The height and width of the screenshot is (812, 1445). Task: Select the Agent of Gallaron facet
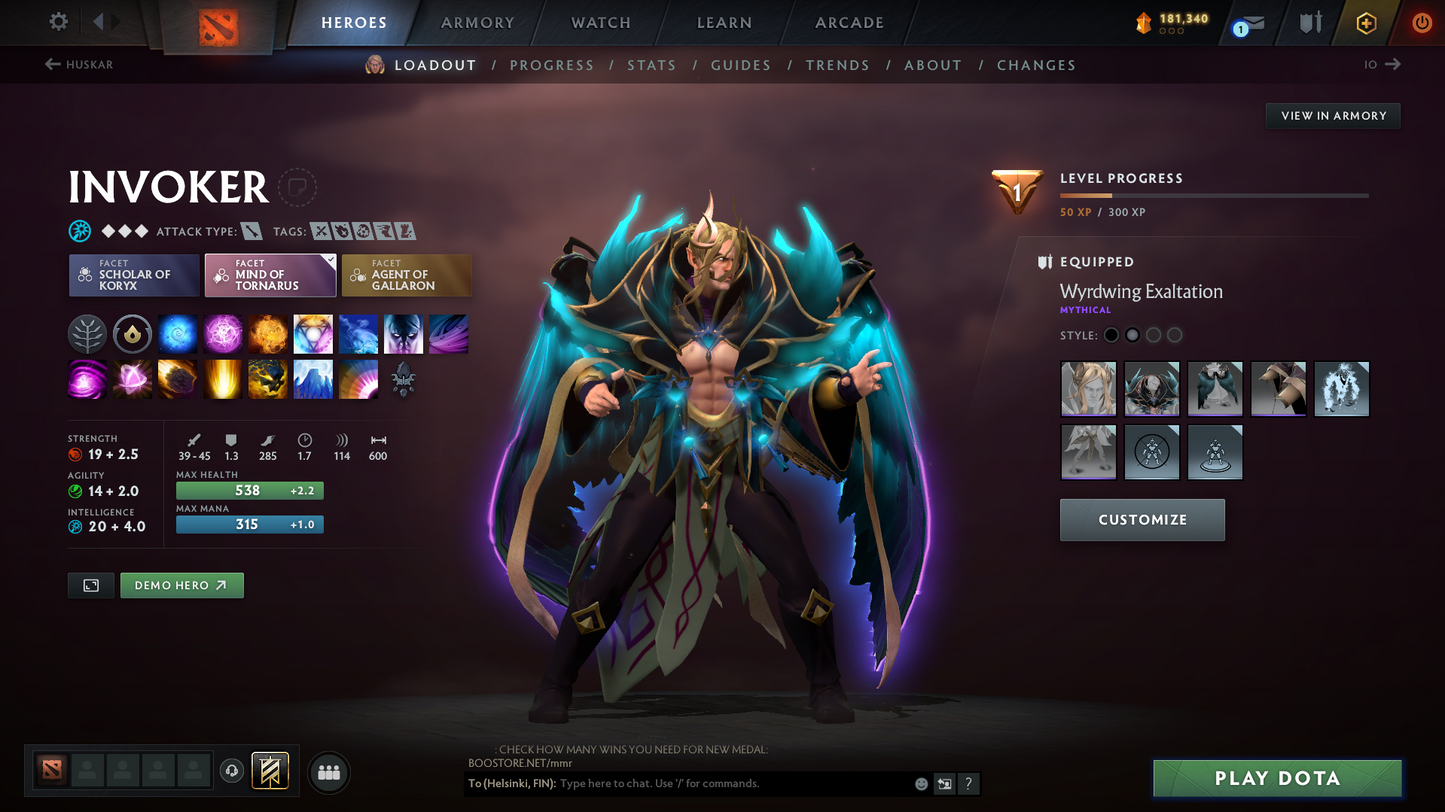[x=407, y=275]
